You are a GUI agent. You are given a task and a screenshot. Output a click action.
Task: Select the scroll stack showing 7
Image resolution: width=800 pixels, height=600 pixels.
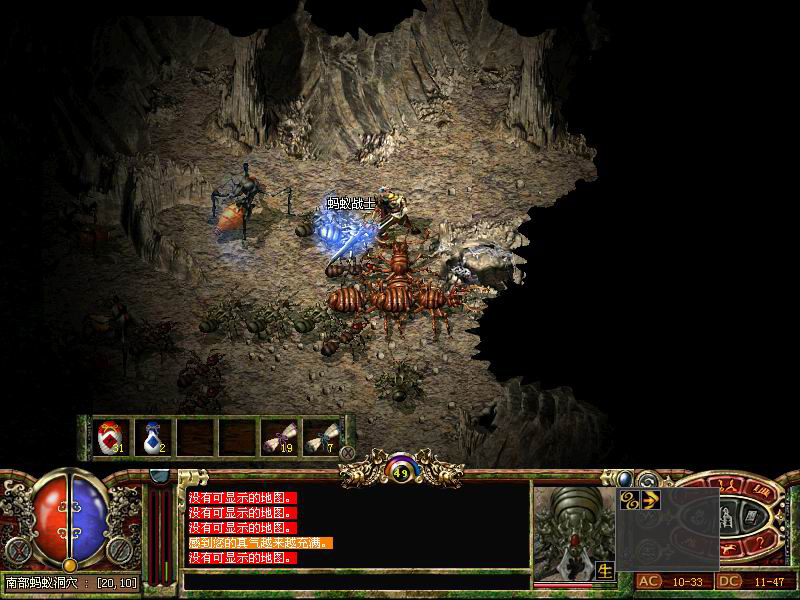[x=320, y=437]
